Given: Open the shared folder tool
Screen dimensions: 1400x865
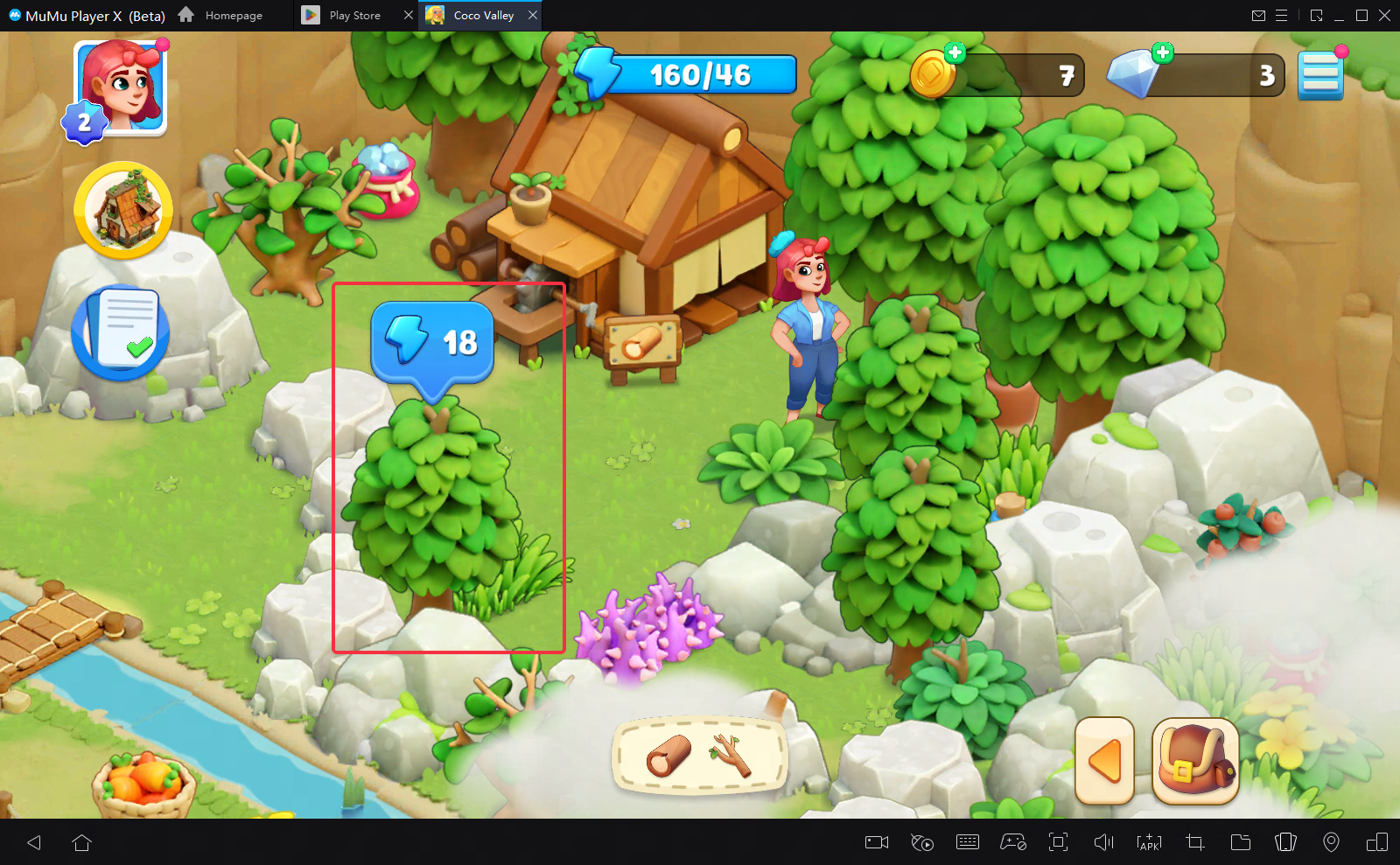Looking at the screenshot, I should click(1240, 842).
